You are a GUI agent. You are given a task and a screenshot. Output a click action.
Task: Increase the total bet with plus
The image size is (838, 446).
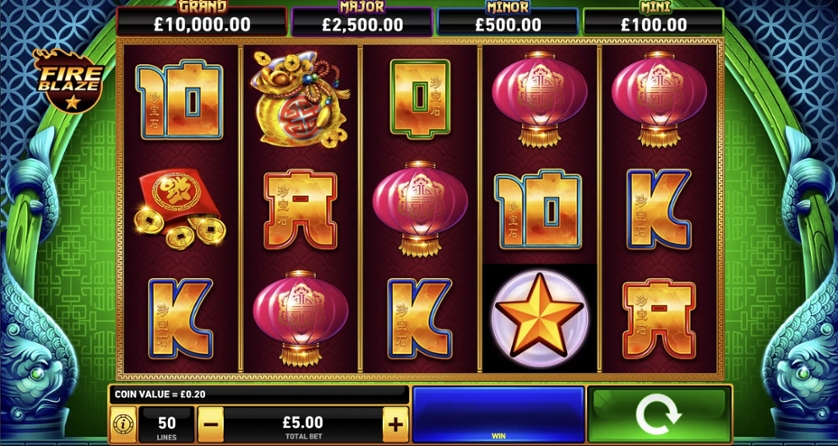click(x=396, y=424)
